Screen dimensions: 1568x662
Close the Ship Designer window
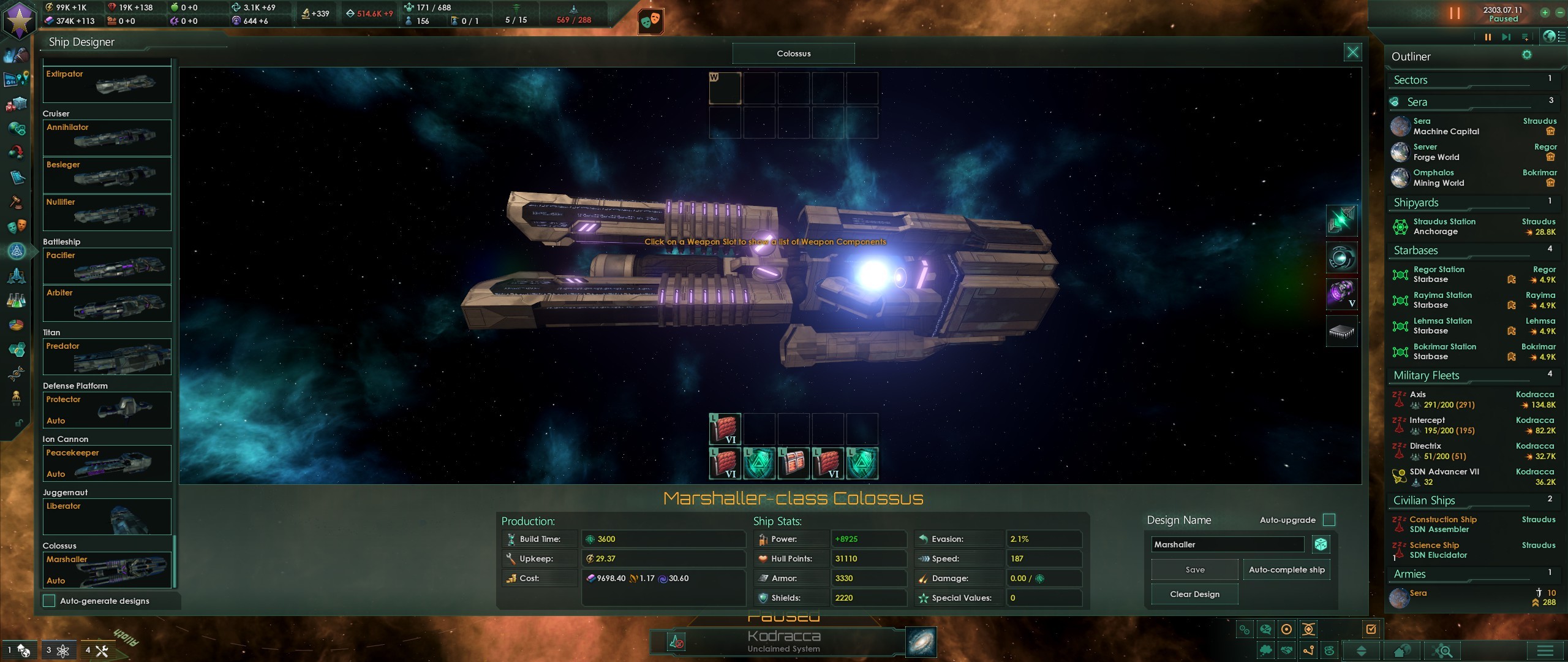(x=1352, y=53)
